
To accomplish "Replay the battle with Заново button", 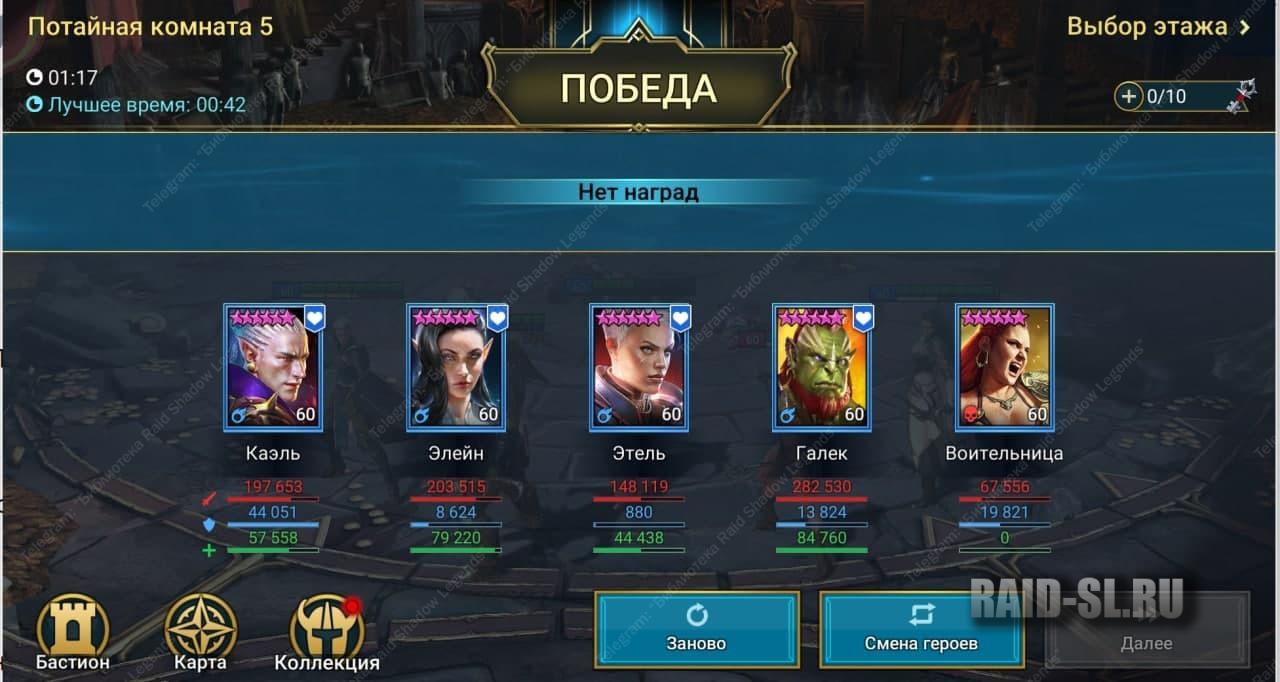I will (697, 629).
